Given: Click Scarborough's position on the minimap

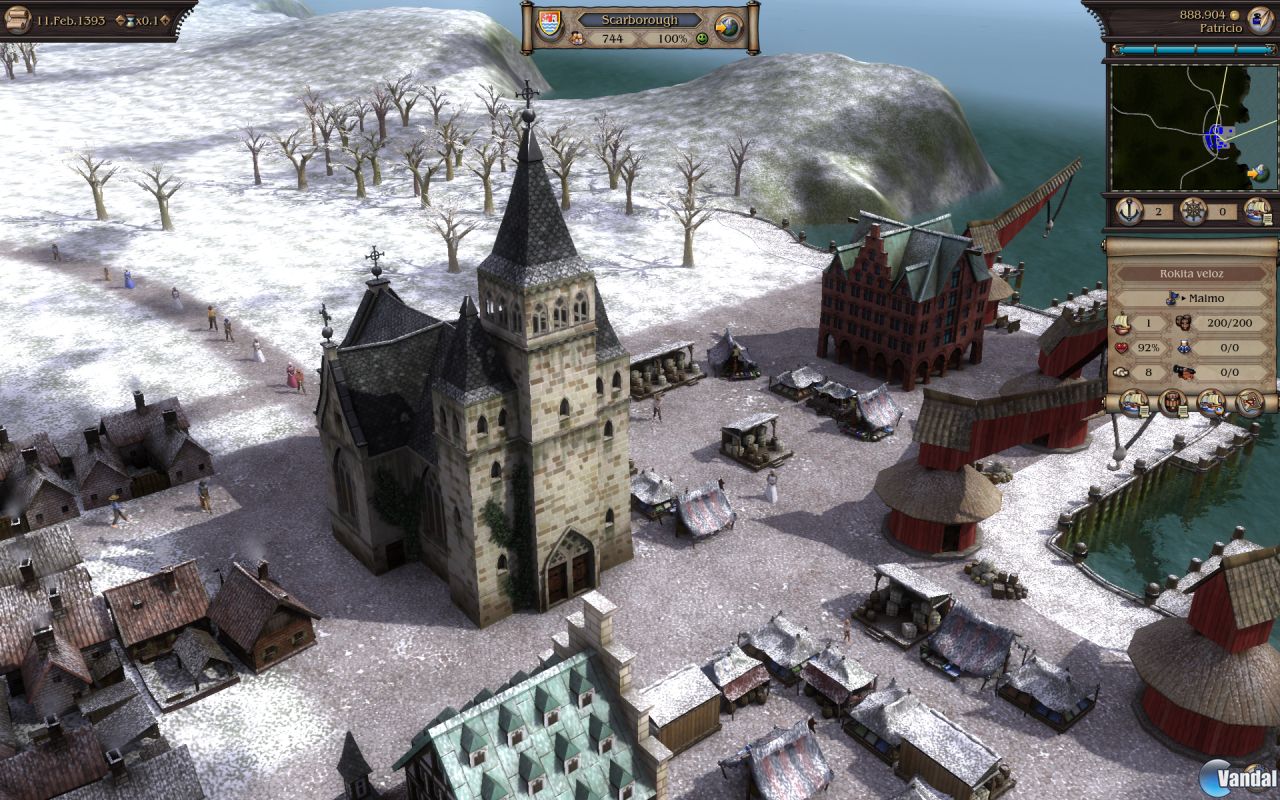Looking at the screenshot, I should (x=1217, y=137).
